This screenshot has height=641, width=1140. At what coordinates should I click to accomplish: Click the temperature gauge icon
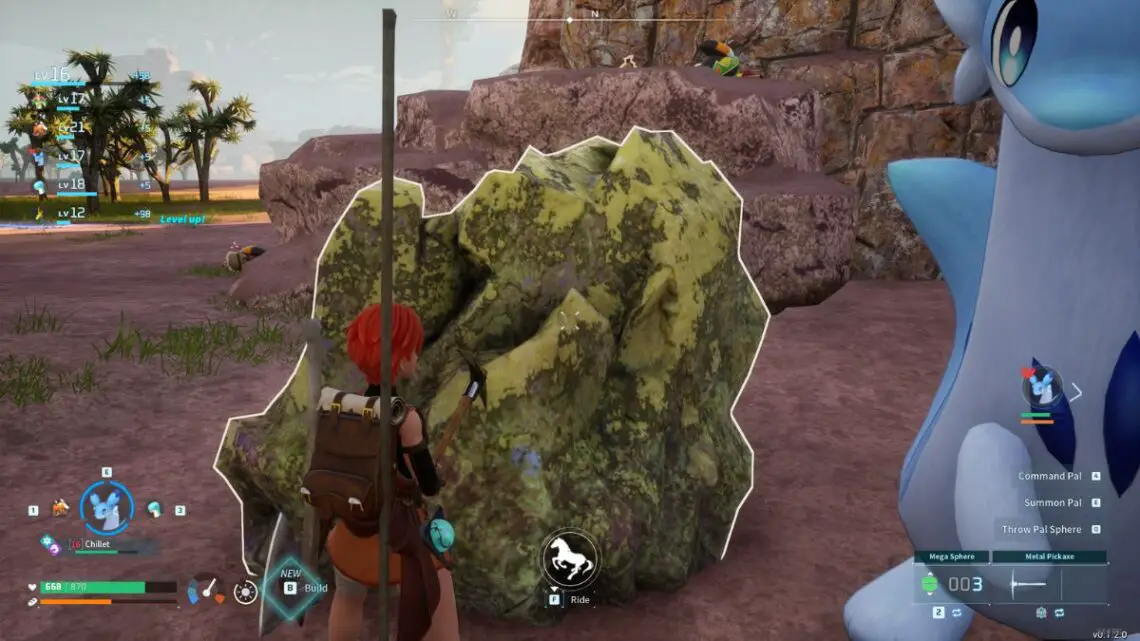click(205, 589)
